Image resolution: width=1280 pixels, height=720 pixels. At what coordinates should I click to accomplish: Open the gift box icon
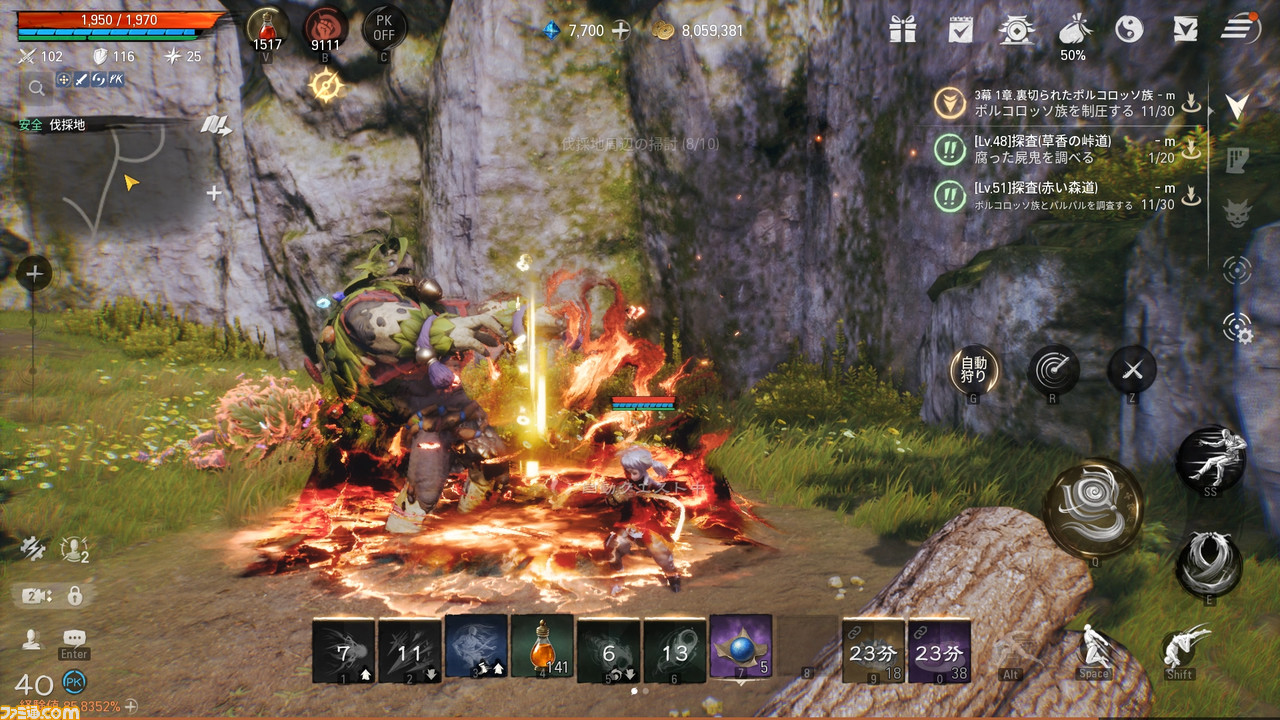903,29
